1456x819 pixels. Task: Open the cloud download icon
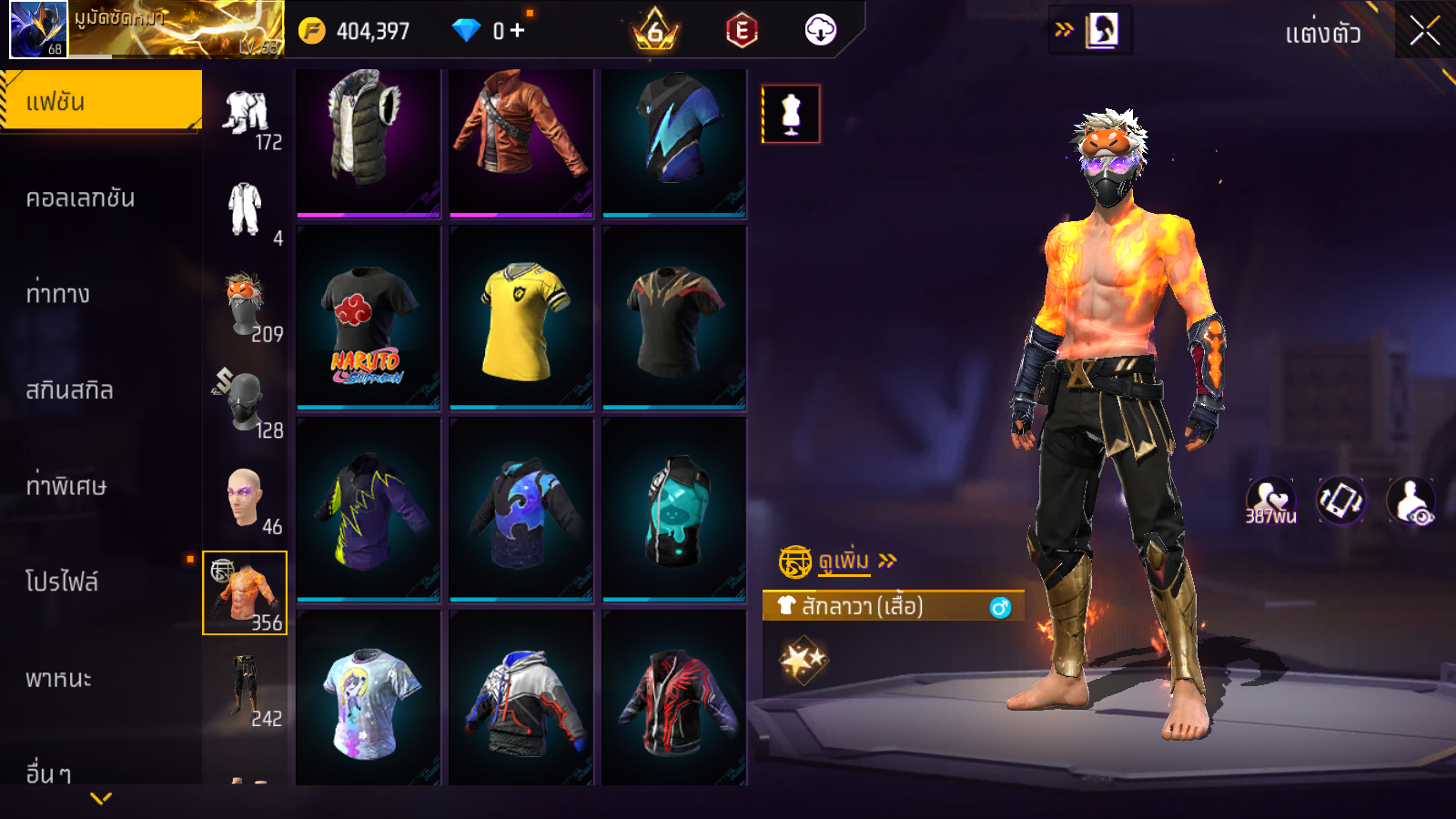pyautogui.click(x=820, y=31)
